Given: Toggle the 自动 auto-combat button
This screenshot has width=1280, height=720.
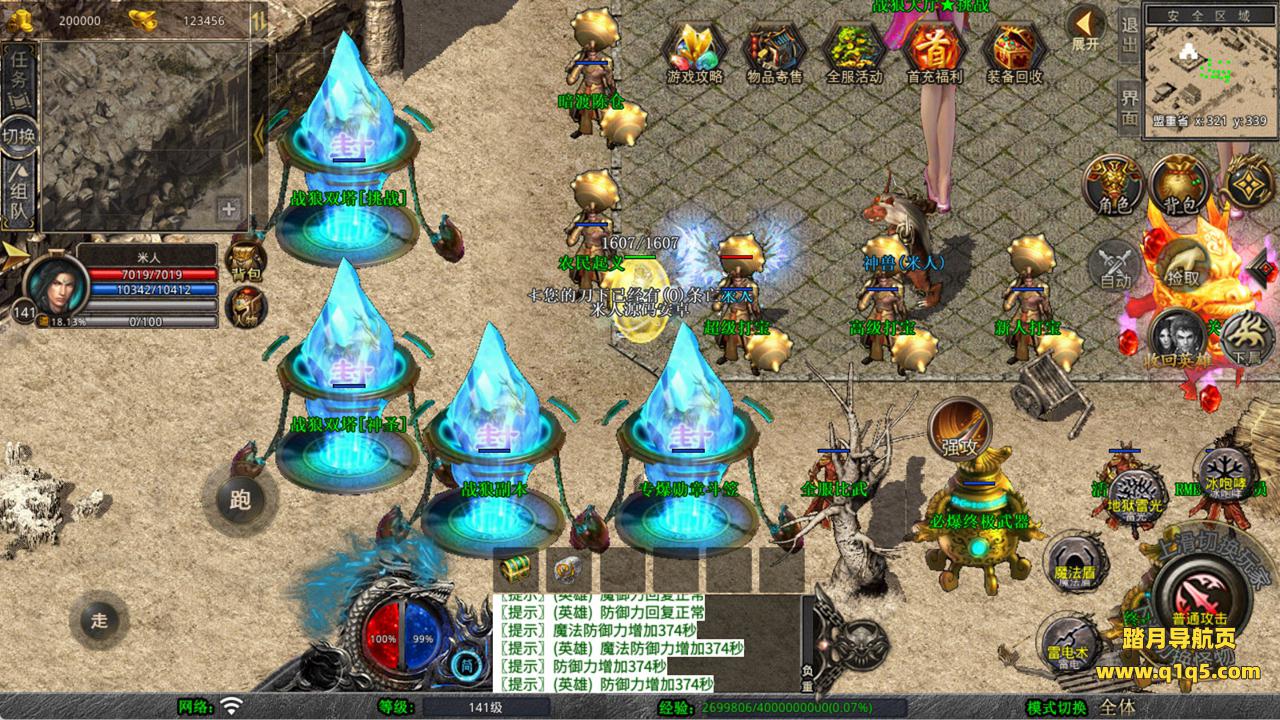Looking at the screenshot, I should 1115,265.
